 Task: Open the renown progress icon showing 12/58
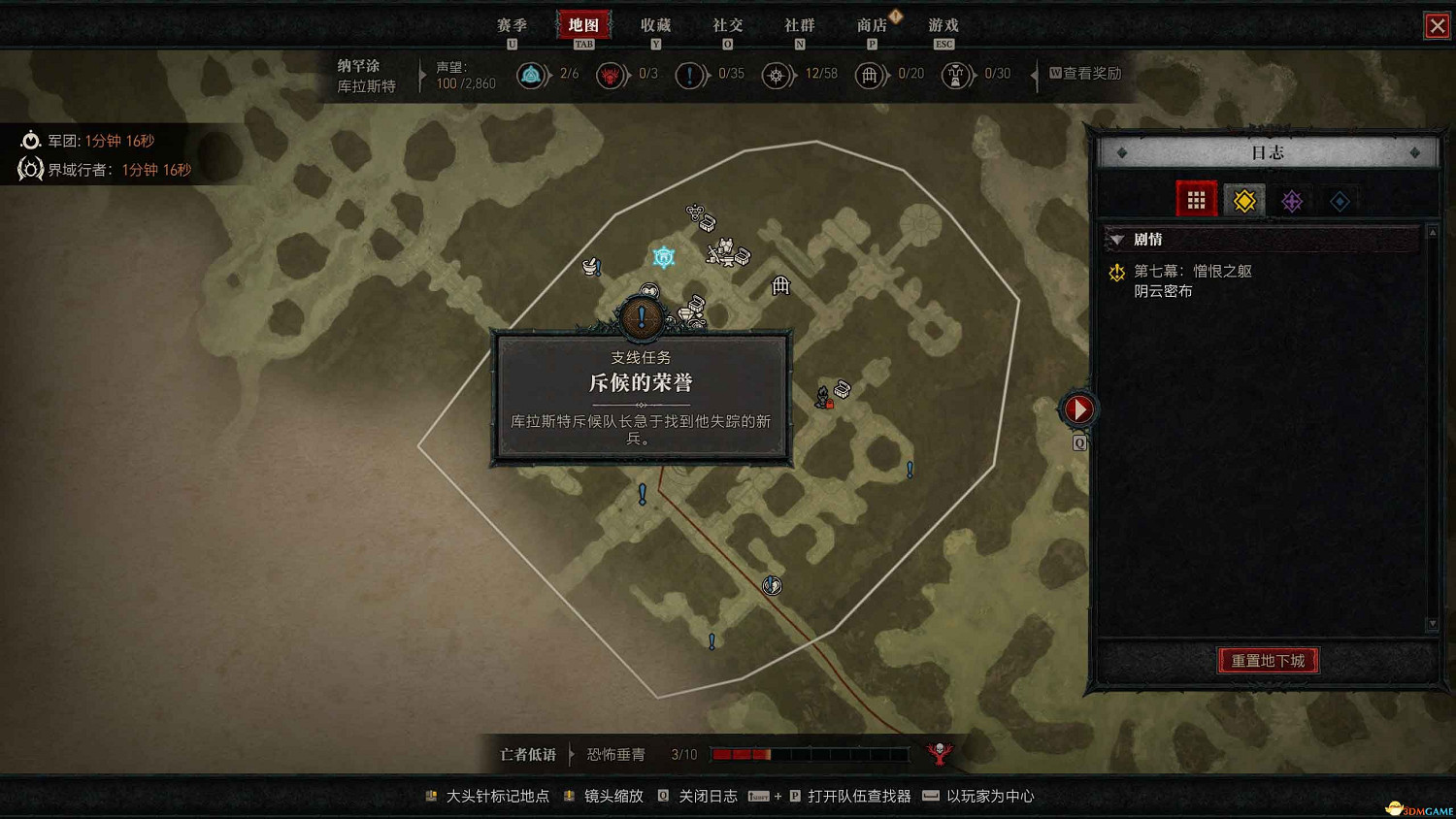(x=778, y=75)
